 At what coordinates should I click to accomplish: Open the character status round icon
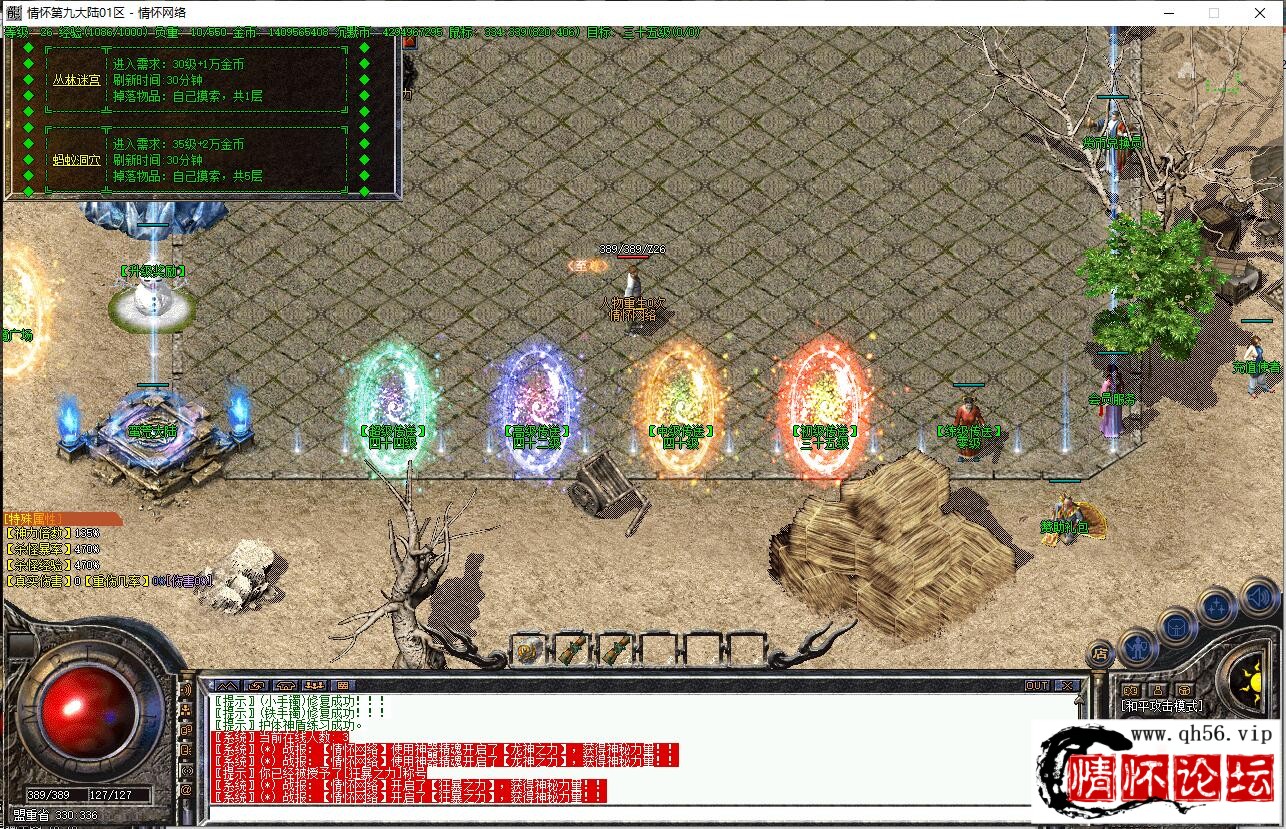(1138, 647)
